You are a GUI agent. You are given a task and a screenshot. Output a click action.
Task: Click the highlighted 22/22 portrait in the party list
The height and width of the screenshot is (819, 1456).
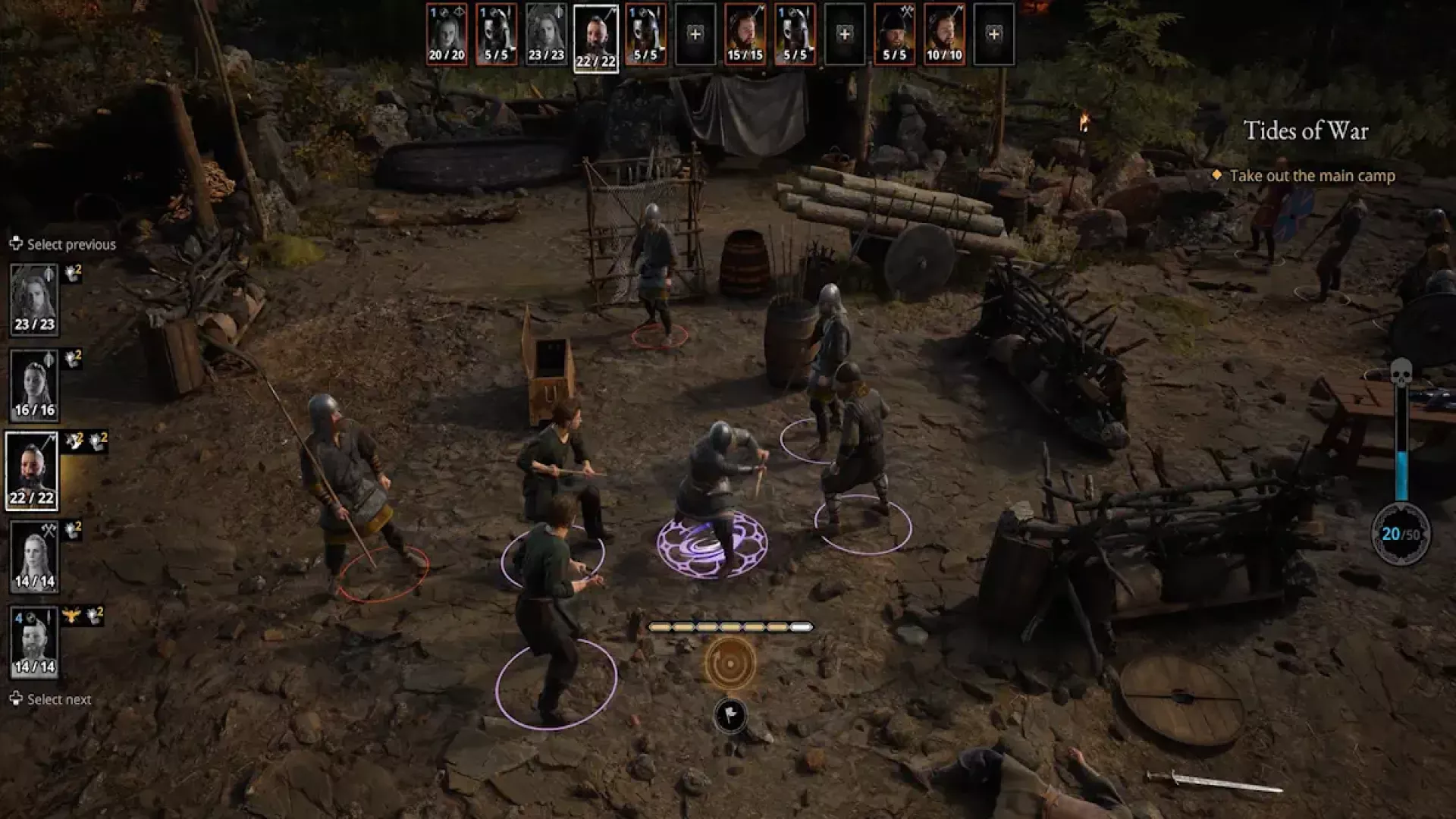pyautogui.click(x=32, y=471)
